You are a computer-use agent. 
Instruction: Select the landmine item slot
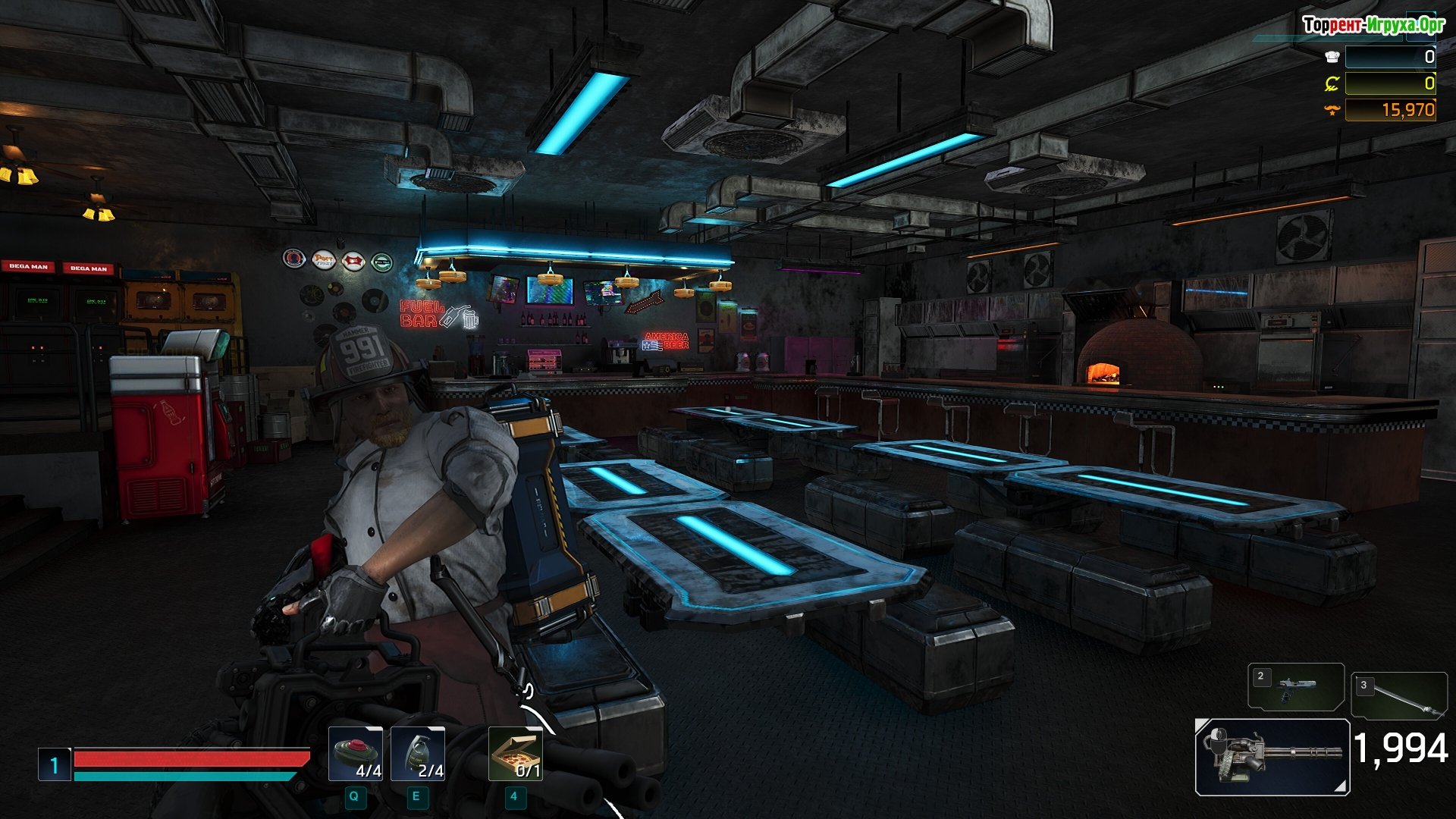[355, 754]
